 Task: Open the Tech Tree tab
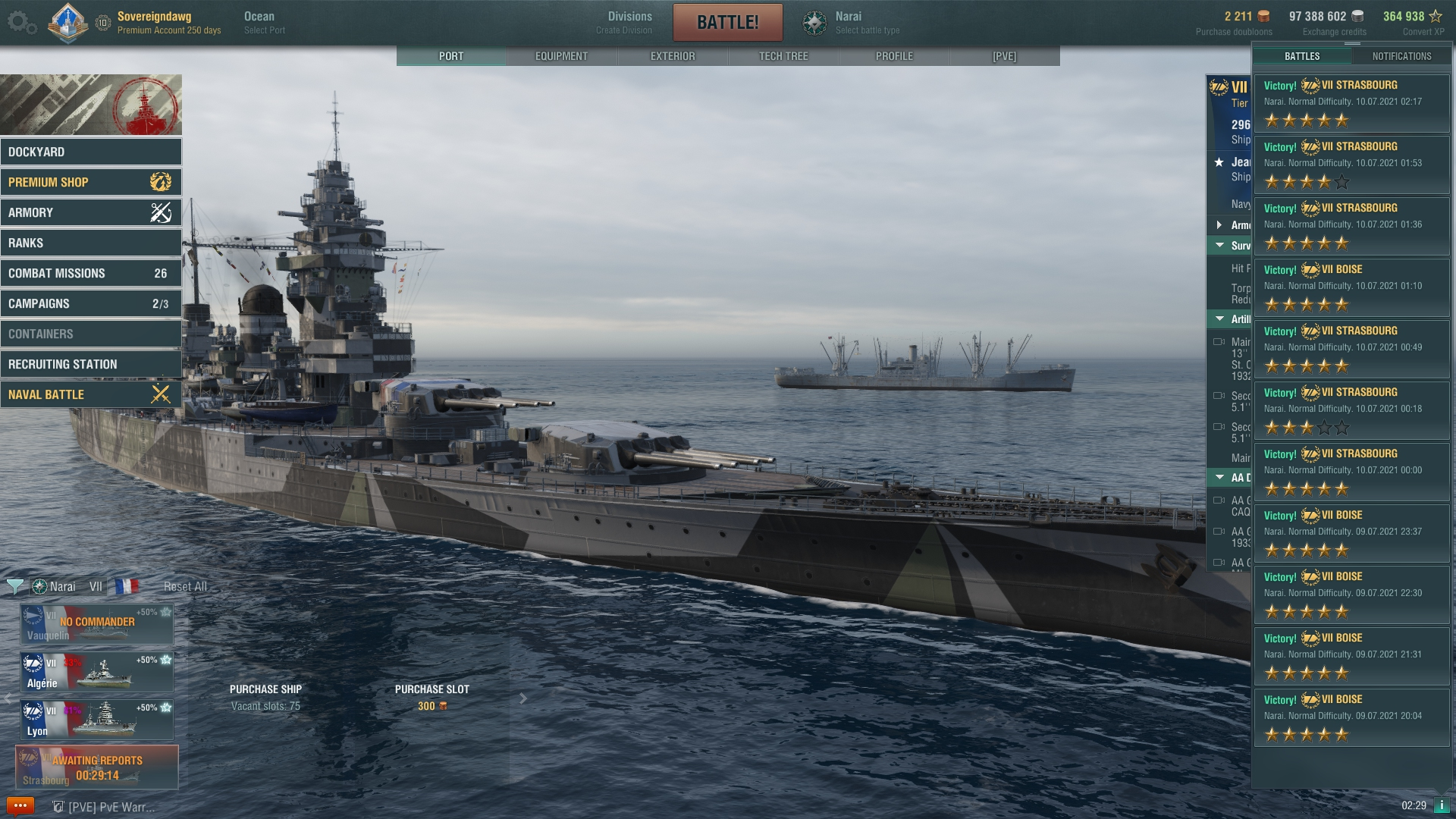coord(783,56)
